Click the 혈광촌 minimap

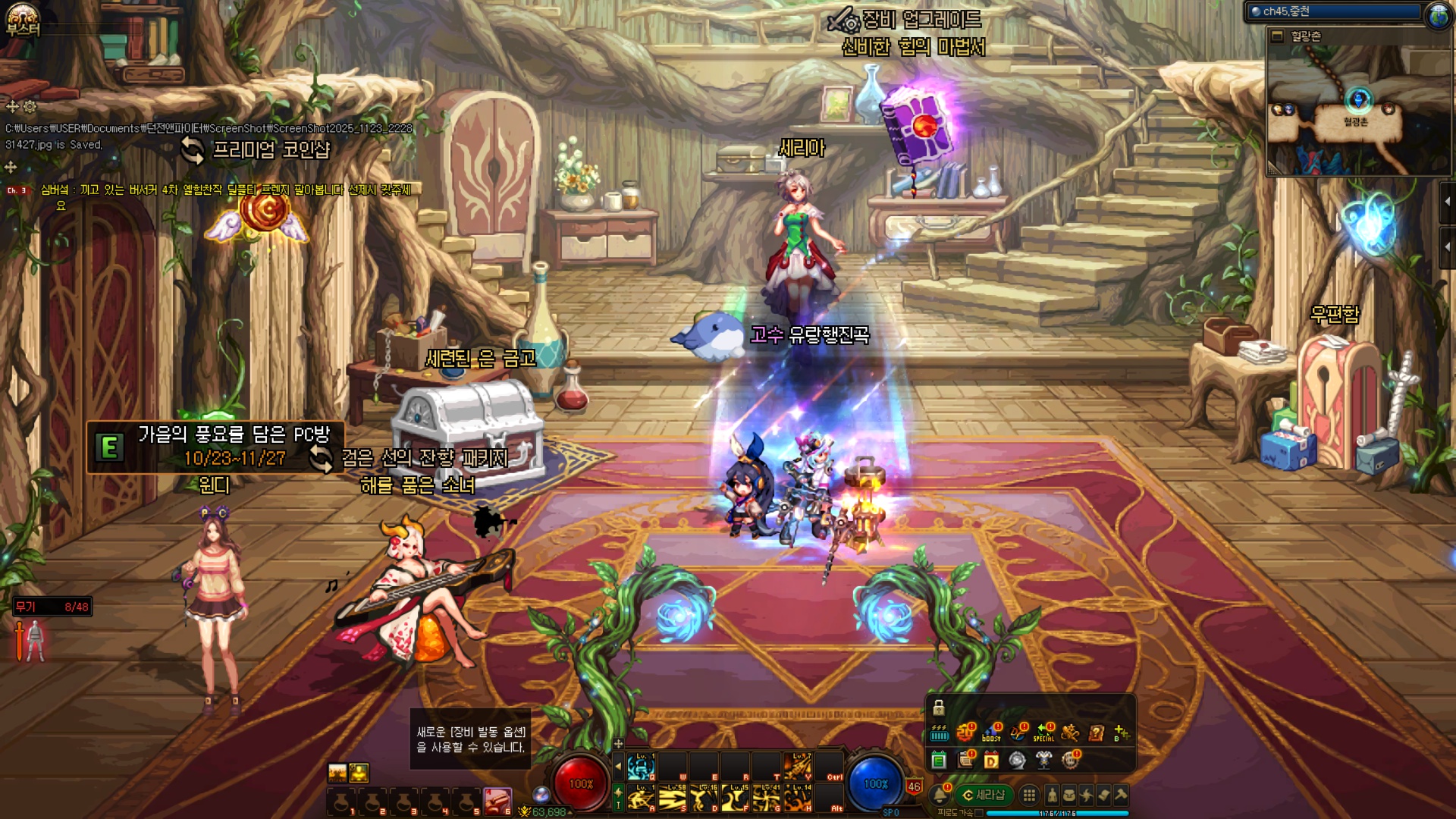click(1356, 108)
